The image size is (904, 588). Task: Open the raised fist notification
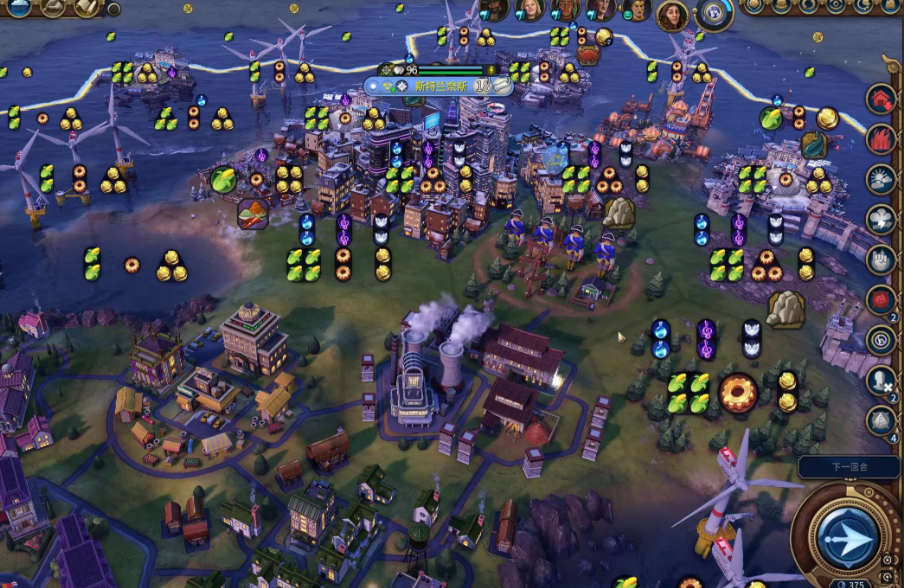881,259
